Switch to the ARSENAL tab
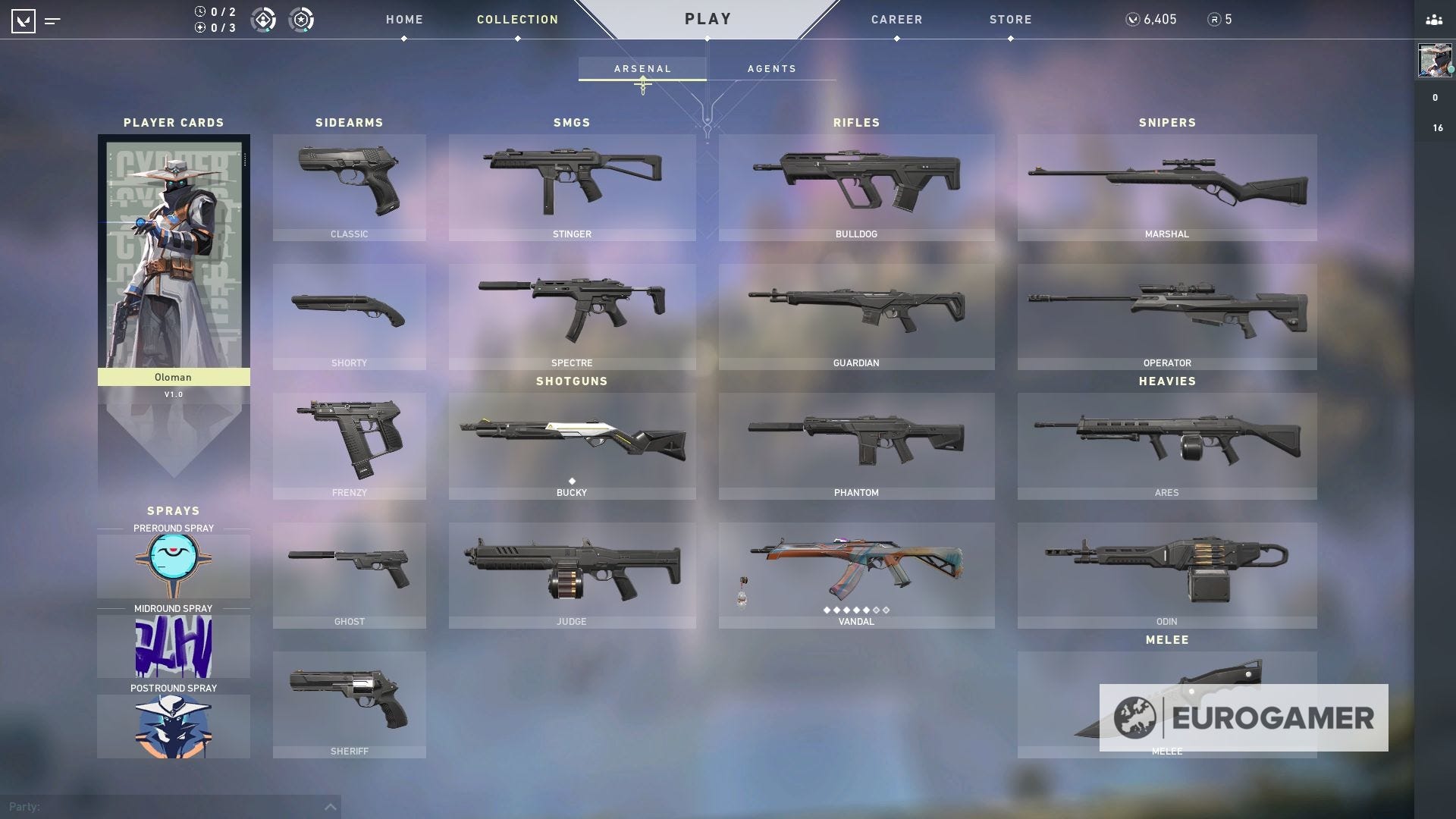Image resolution: width=1456 pixels, height=819 pixels. (642, 68)
